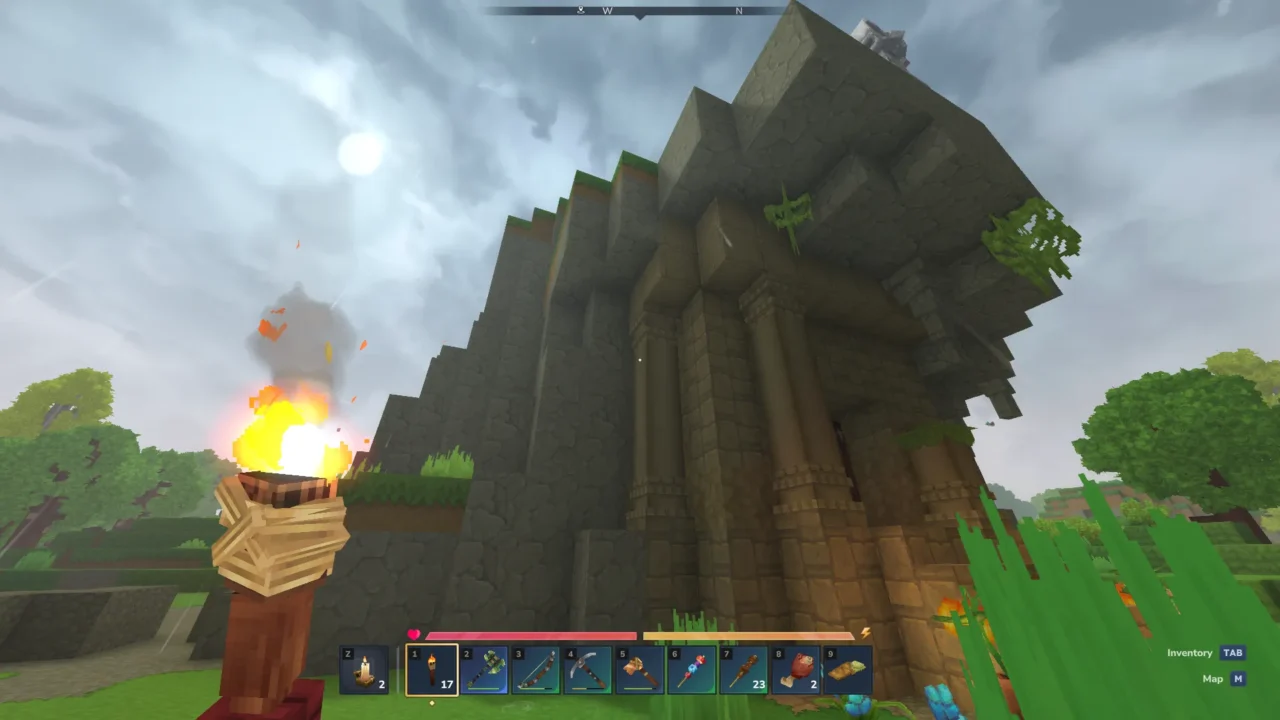The image size is (1280, 720).
Task: Select the hammer in hotbar slot 5
Action: pos(640,669)
